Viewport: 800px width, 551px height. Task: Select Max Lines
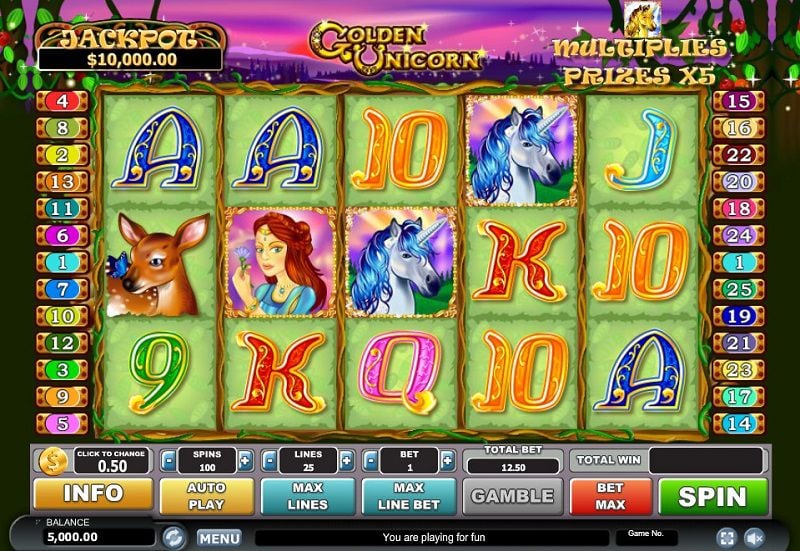click(x=307, y=496)
